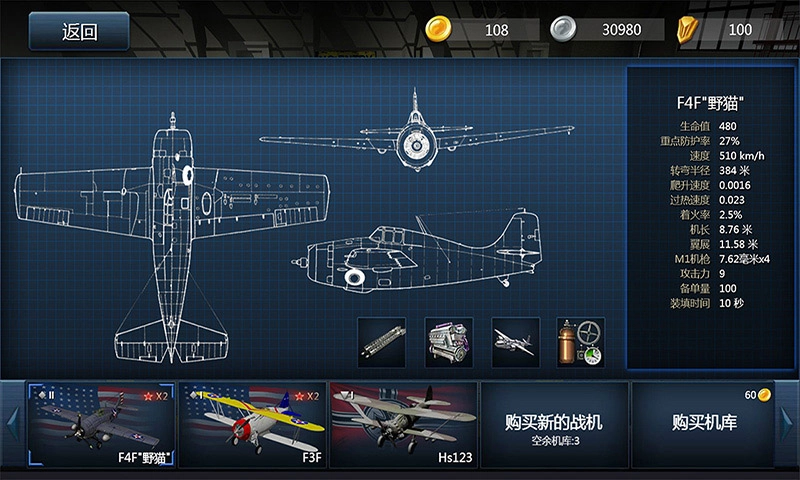Go back using the 返回 button
800x480 pixels.
click(x=79, y=31)
